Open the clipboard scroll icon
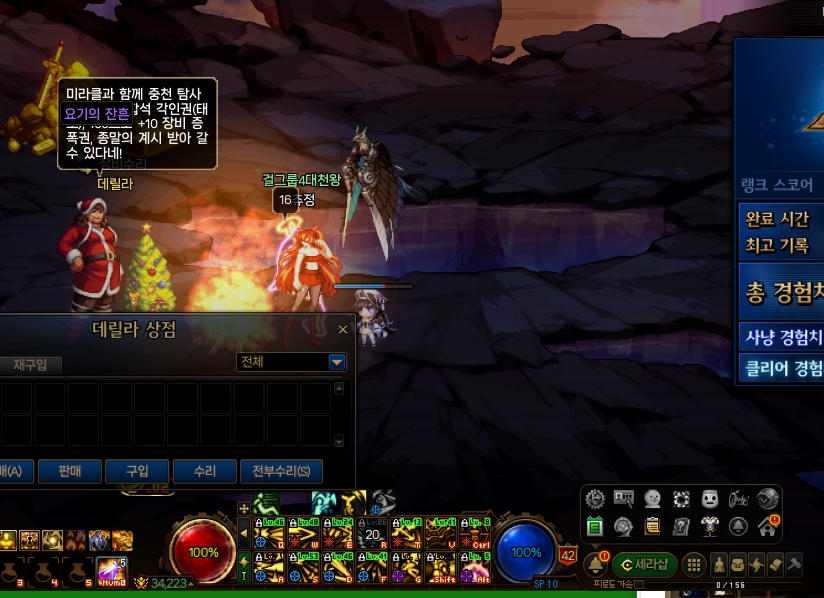The image size is (824, 598). [x=652, y=525]
